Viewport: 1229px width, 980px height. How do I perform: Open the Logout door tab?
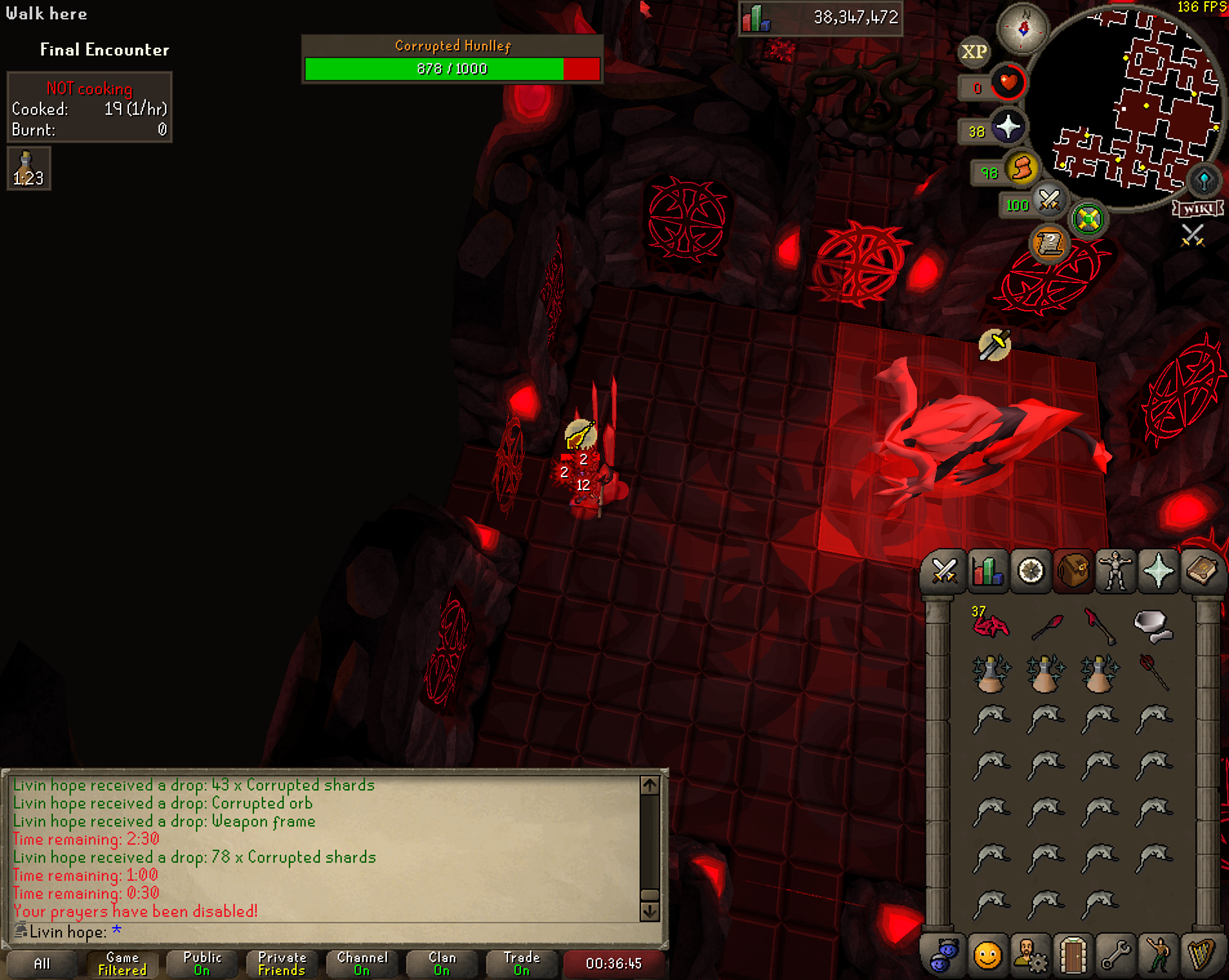[1073, 955]
